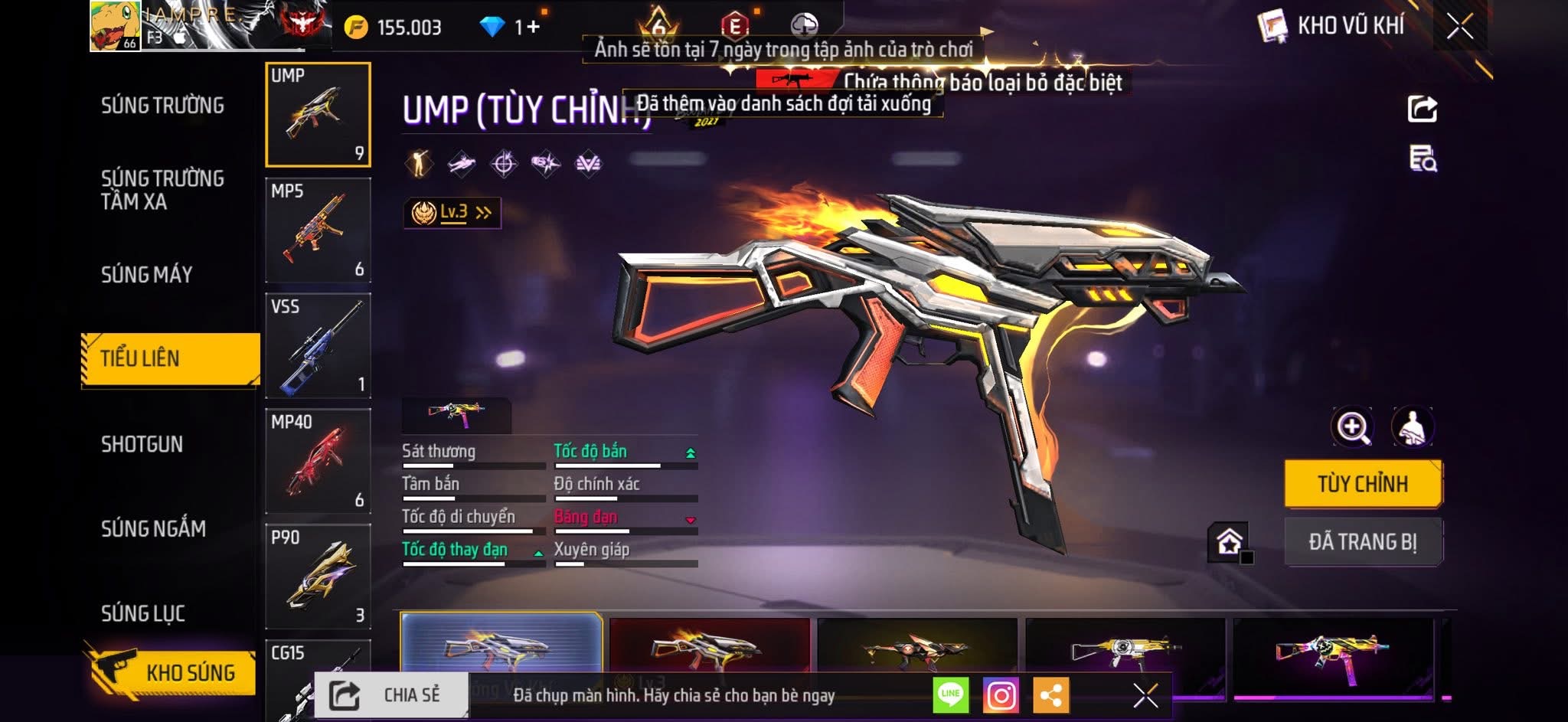Select the MP40 weapon tile
The width and height of the screenshot is (1568, 722).
[x=318, y=461]
